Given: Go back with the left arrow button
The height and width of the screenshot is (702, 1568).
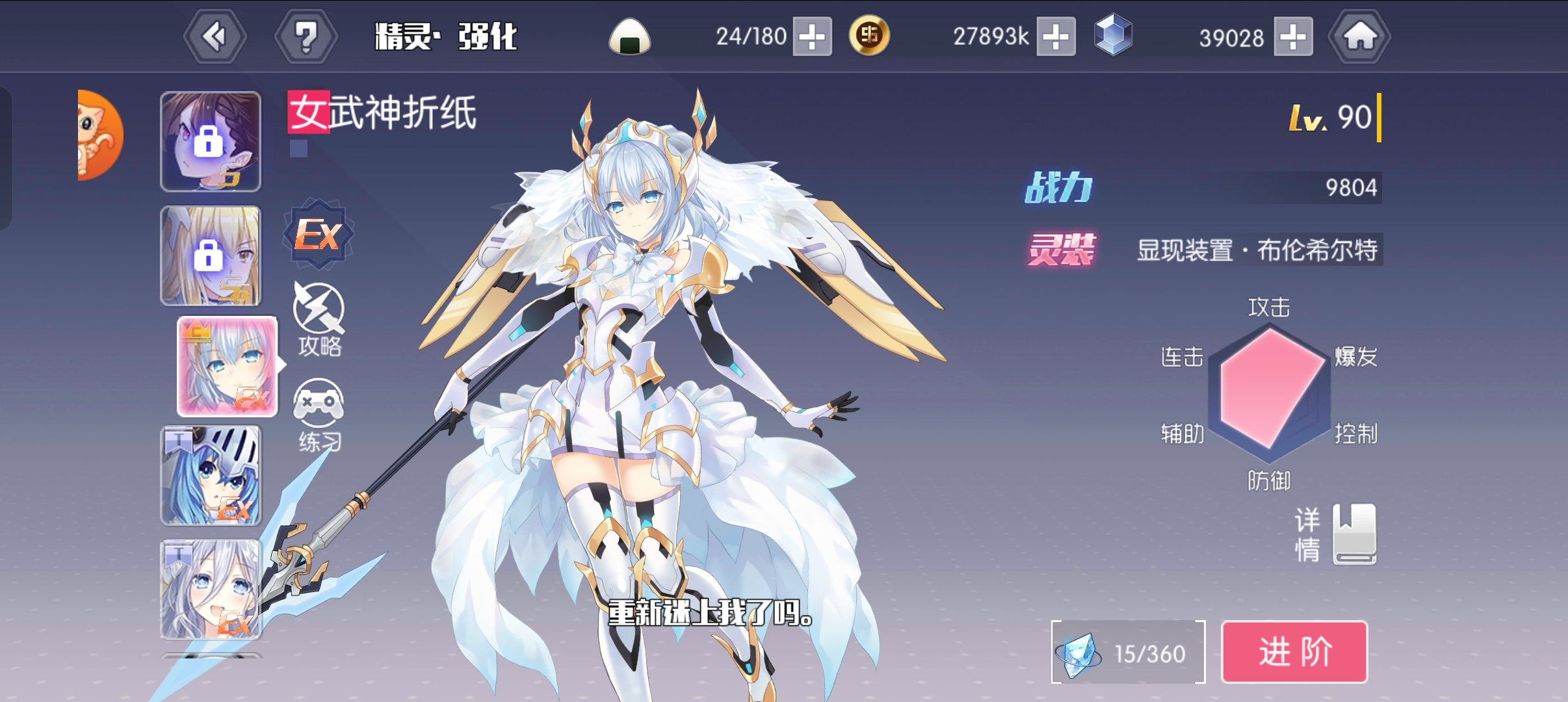Looking at the screenshot, I should [x=215, y=36].
